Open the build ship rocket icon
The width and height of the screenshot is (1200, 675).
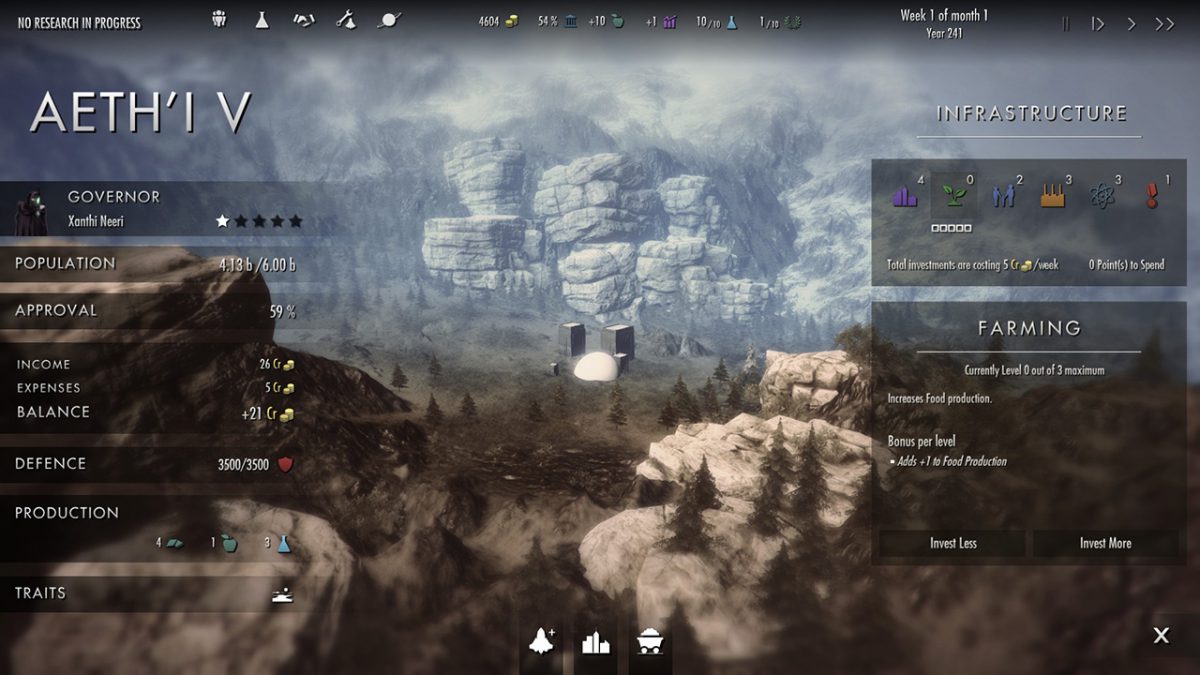click(x=543, y=641)
